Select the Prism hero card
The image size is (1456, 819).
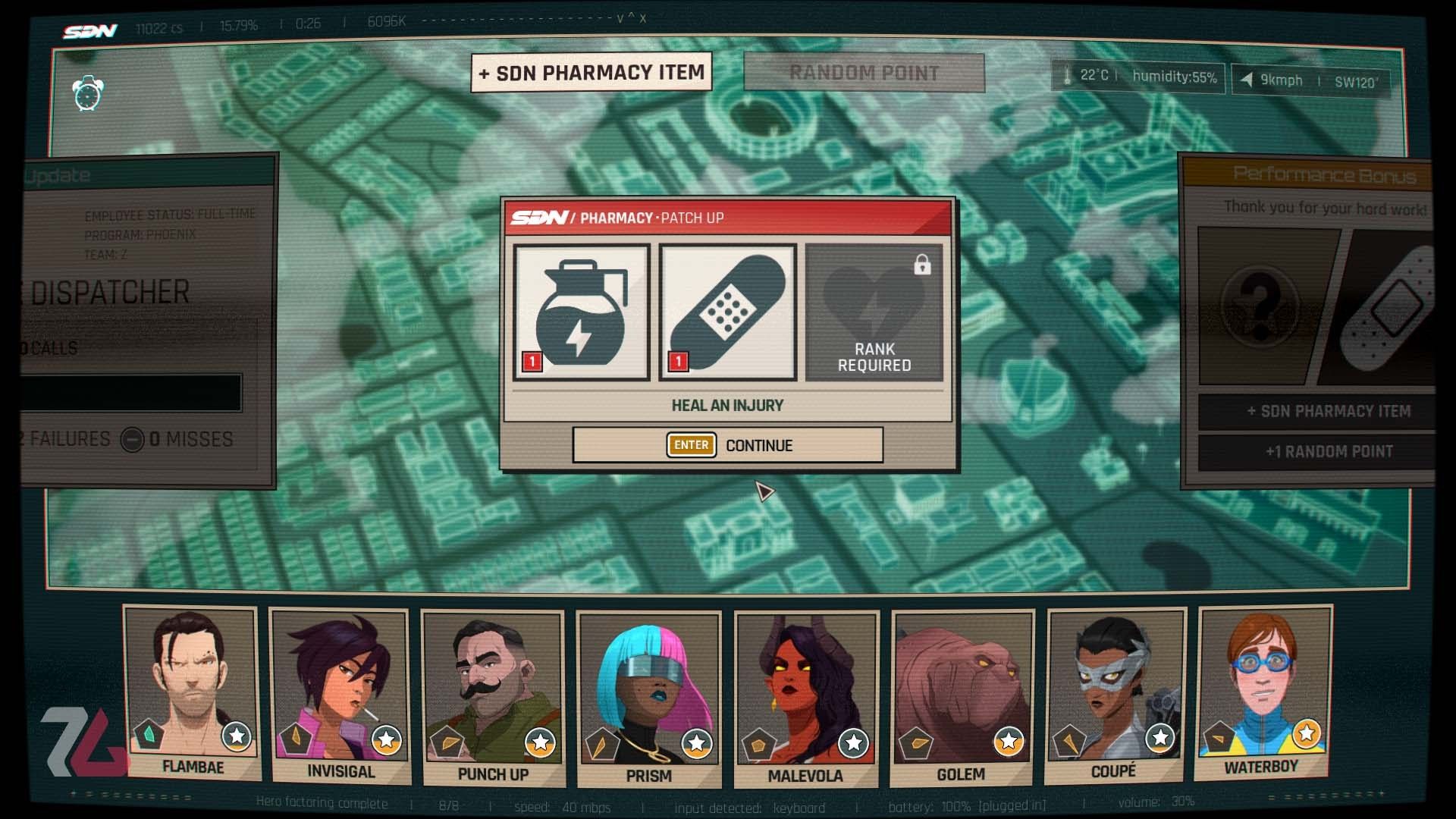pos(648,698)
